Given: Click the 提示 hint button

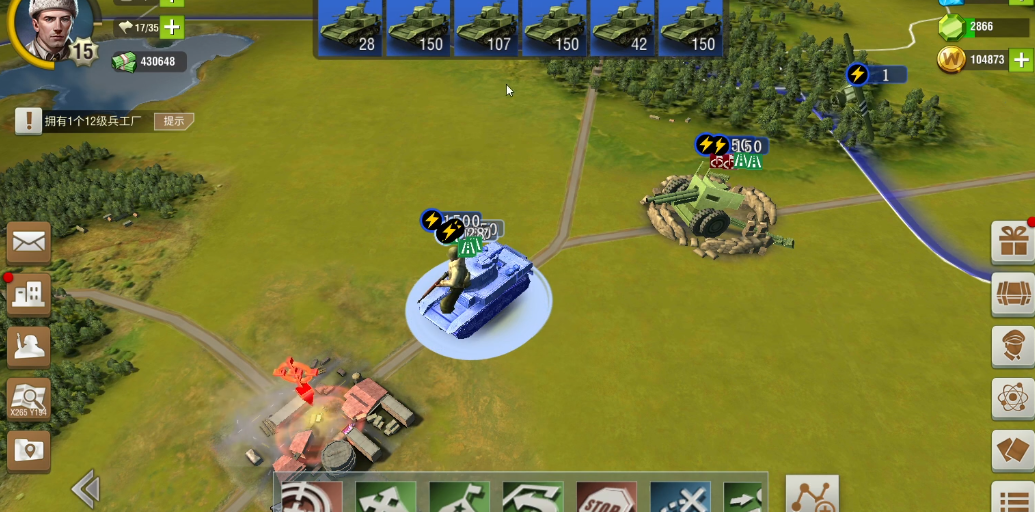Looking at the screenshot, I should pos(174,121).
